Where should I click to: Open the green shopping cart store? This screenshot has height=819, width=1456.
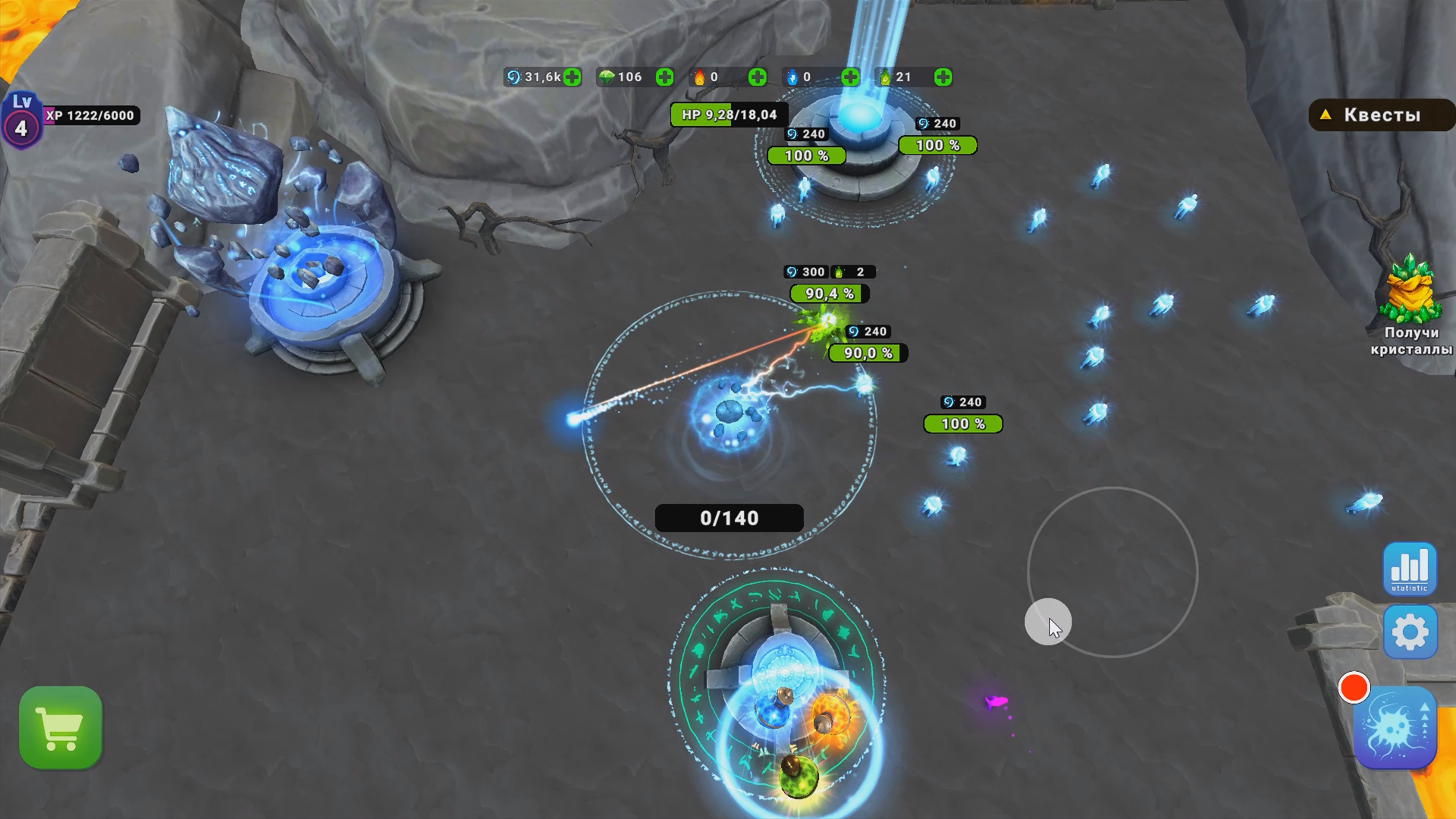(x=61, y=726)
